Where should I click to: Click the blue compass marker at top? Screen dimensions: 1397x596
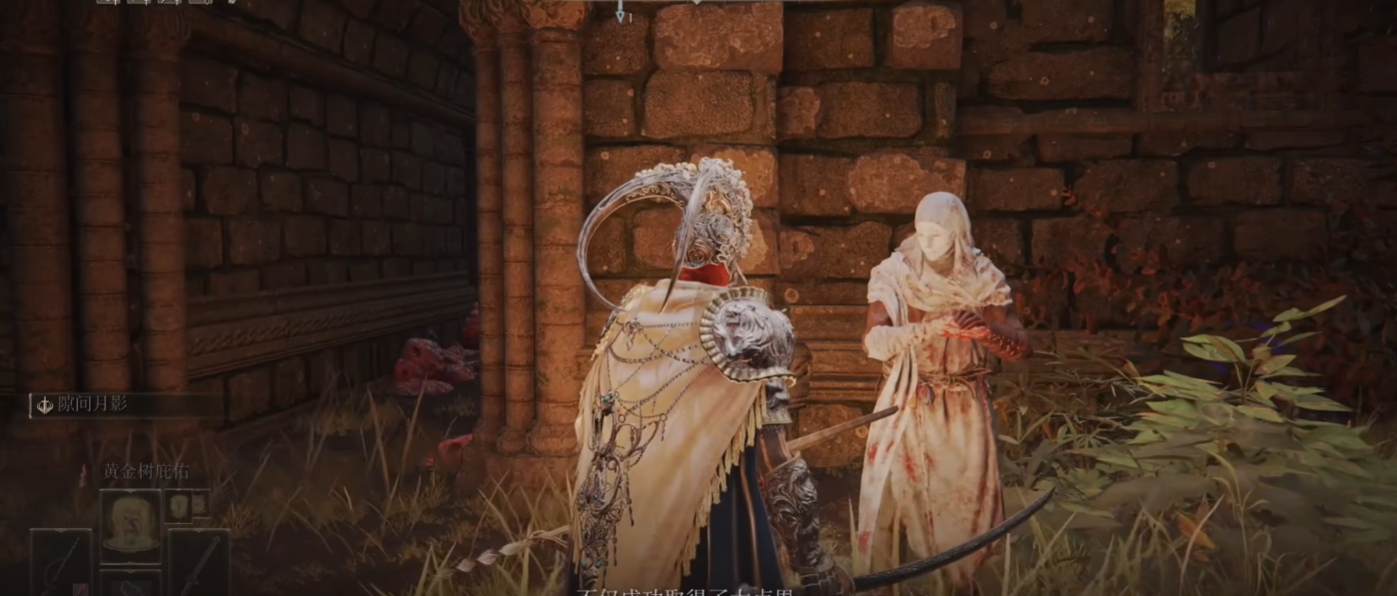(x=620, y=12)
